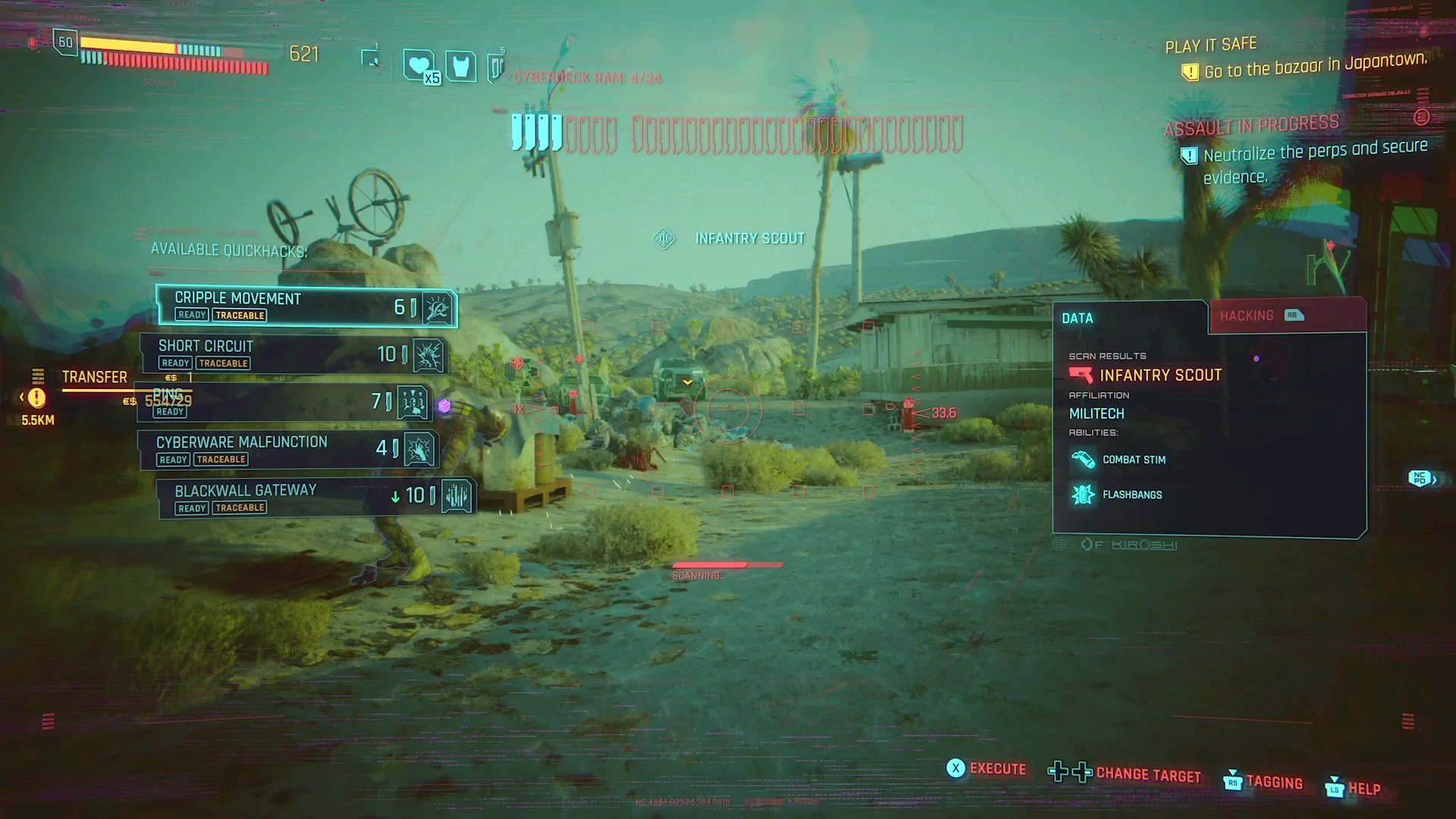Choose the Short Circuit quickhack
This screenshot has height=819, width=1456.
(x=294, y=354)
